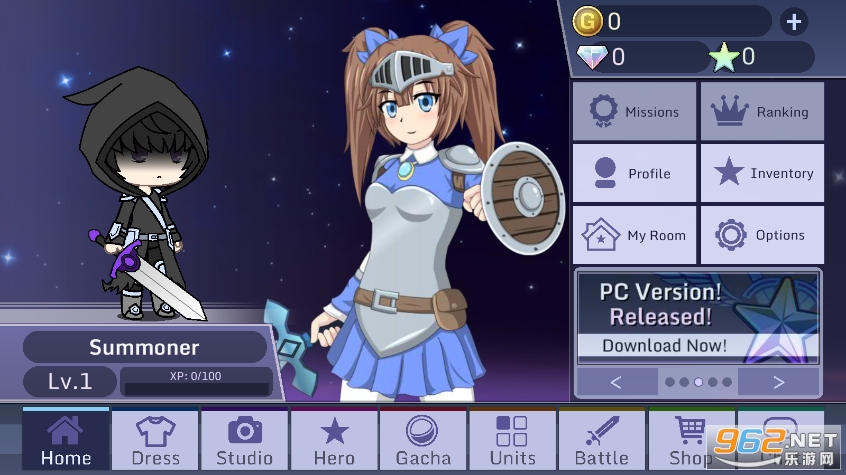Choose the Hero tab
This screenshot has width=846, height=475.
[x=334, y=441]
